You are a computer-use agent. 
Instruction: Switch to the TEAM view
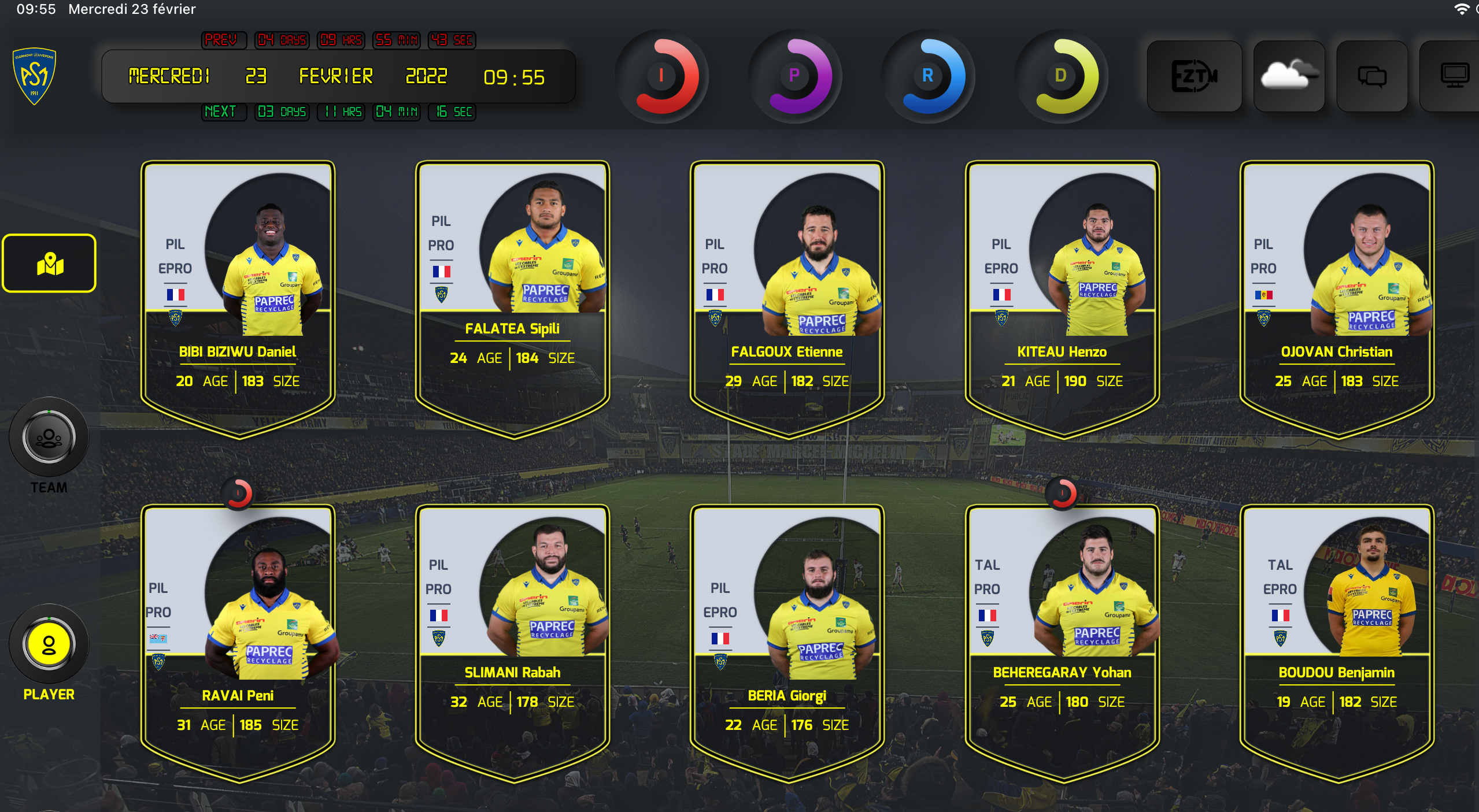click(x=49, y=438)
